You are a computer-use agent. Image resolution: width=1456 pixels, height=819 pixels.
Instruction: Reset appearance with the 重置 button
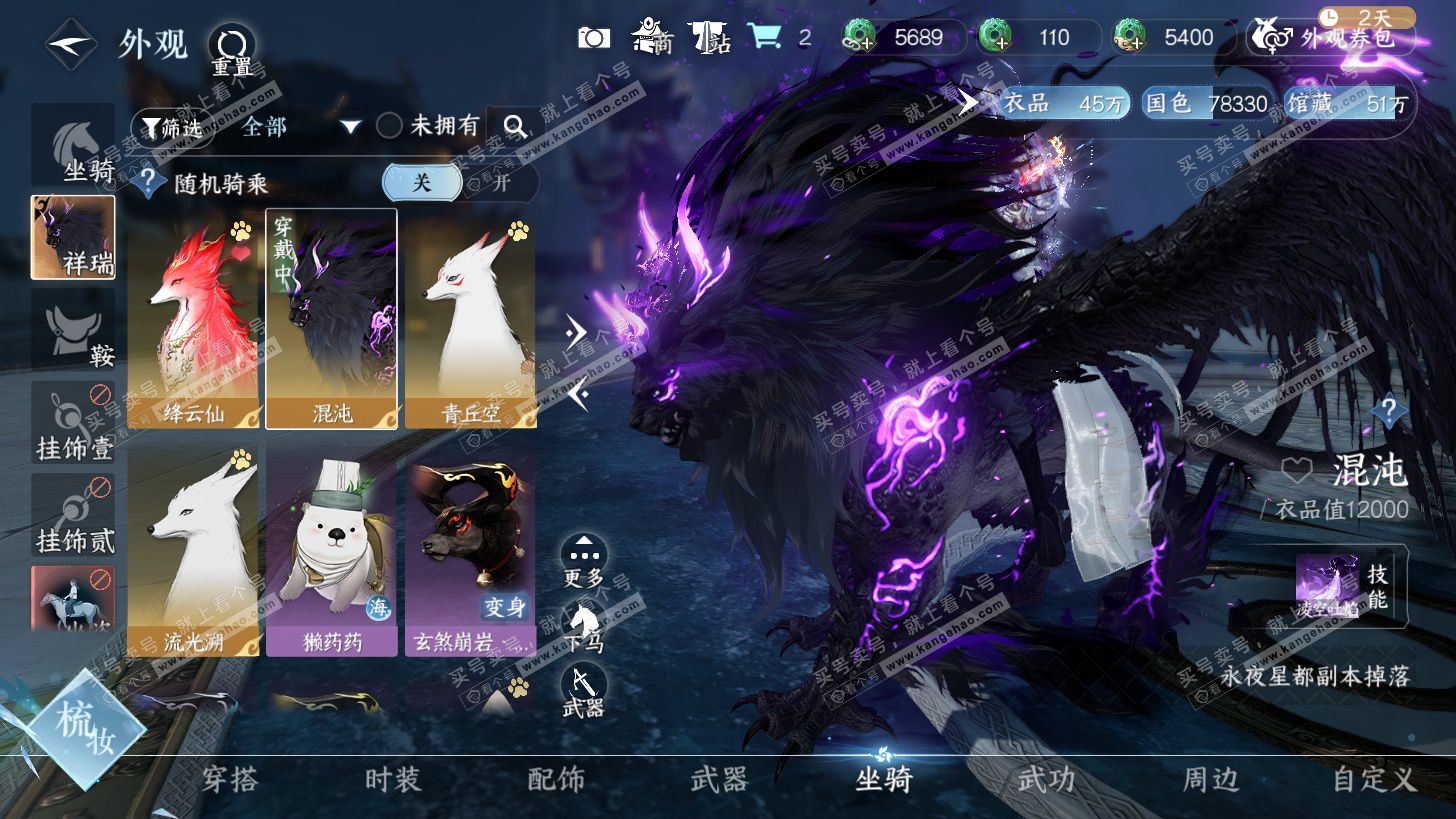click(231, 47)
